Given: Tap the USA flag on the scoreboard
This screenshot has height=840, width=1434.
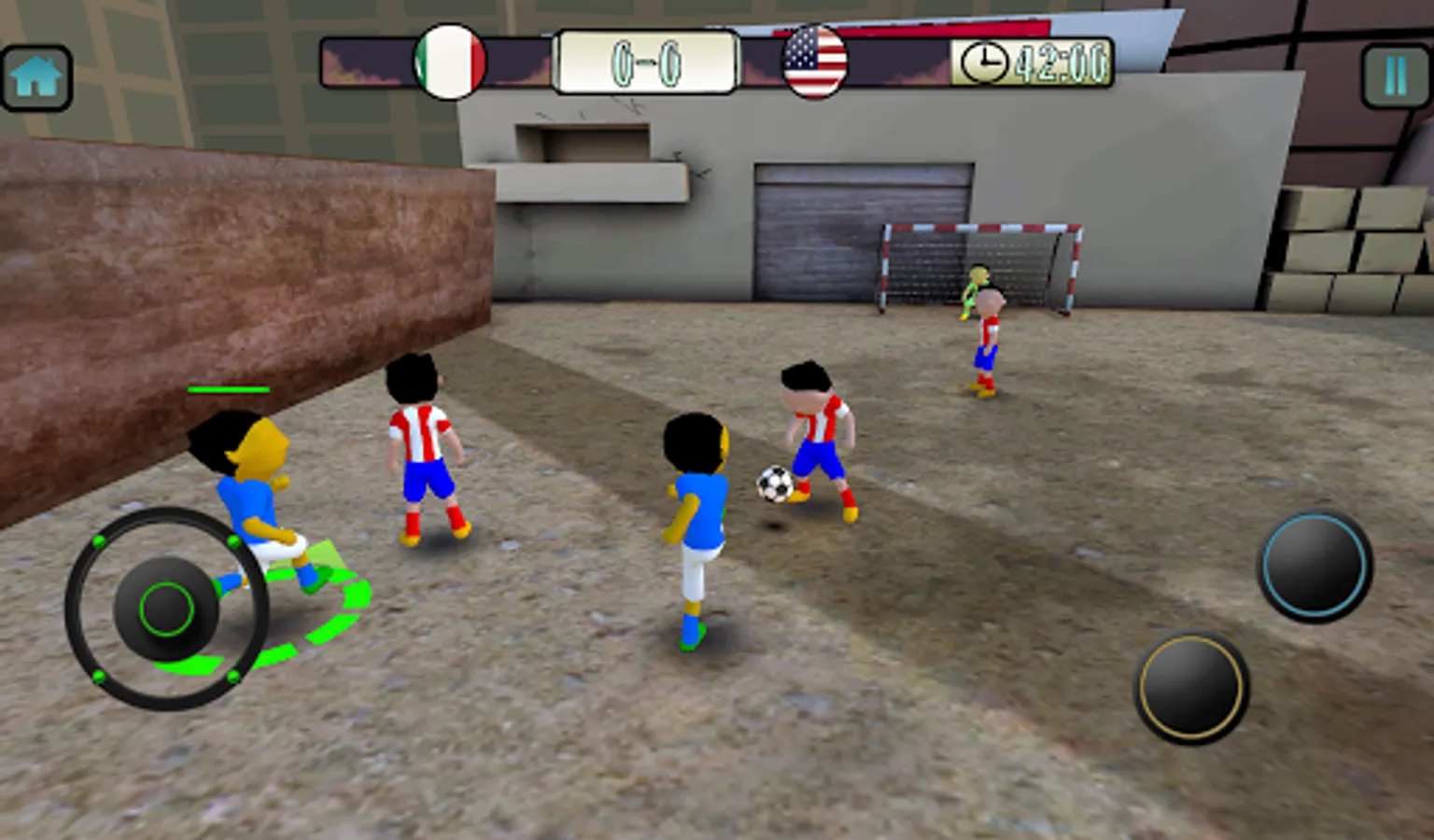Looking at the screenshot, I should [x=816, y=60].
